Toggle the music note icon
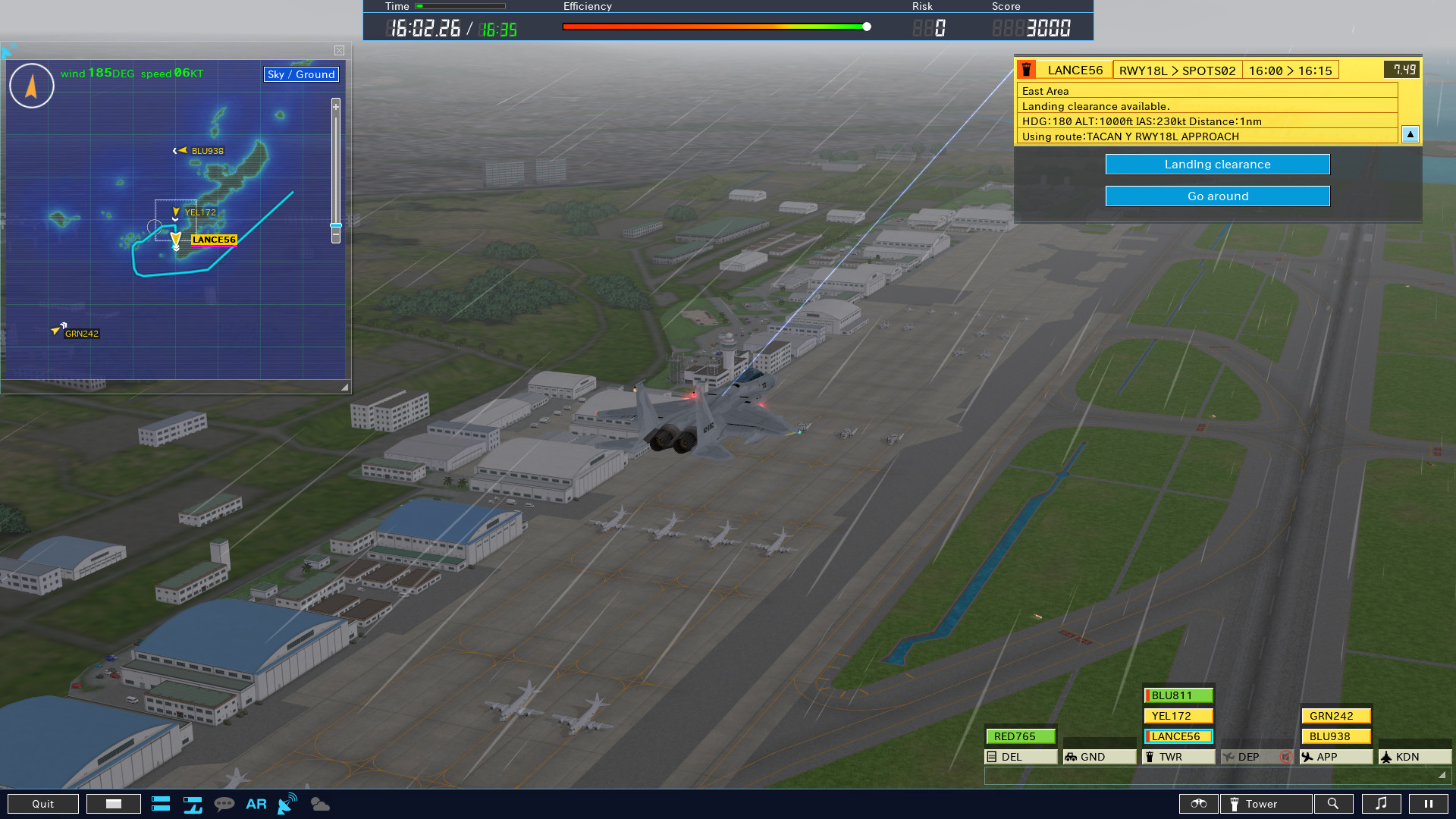 coord(1382,804)
